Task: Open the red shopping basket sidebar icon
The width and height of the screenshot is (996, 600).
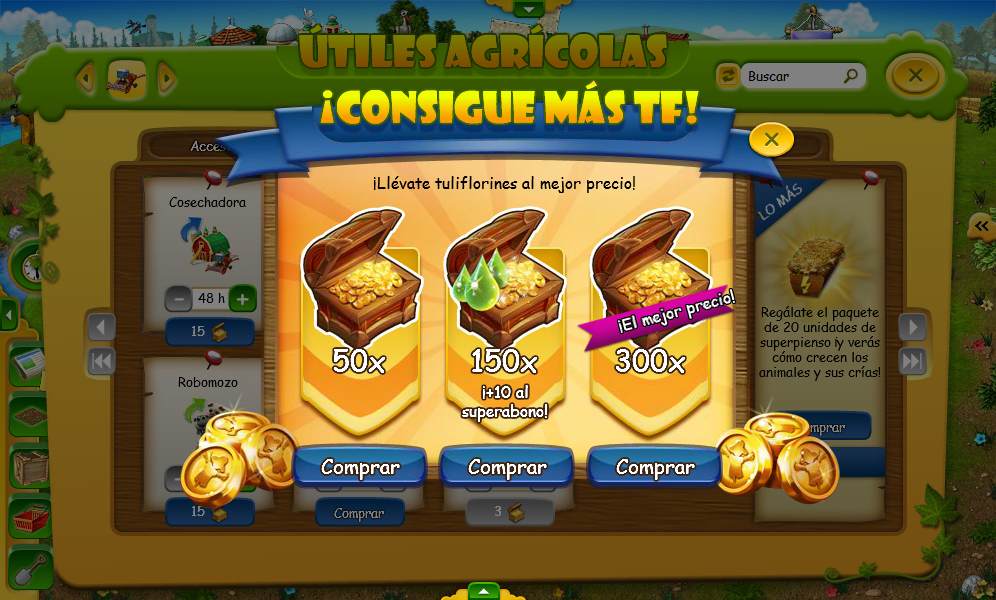Action: [30, 517]
